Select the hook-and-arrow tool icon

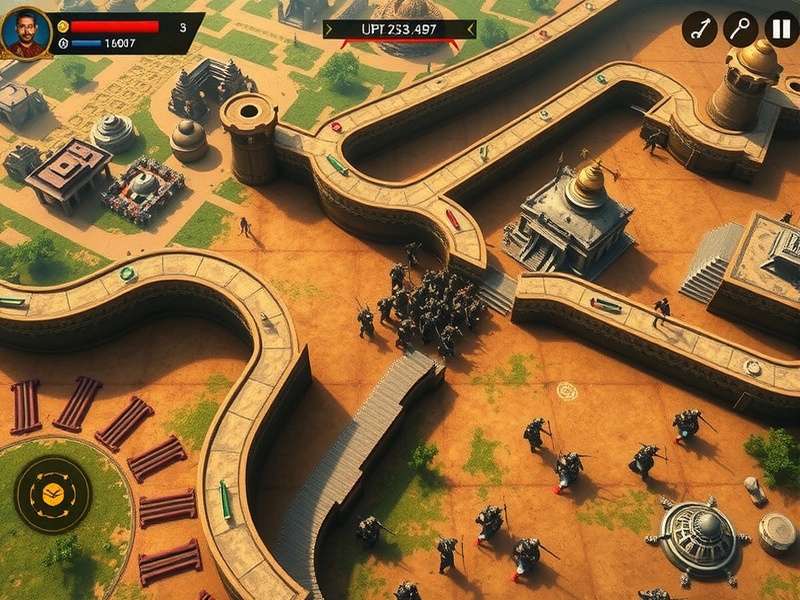coord(700,29)
